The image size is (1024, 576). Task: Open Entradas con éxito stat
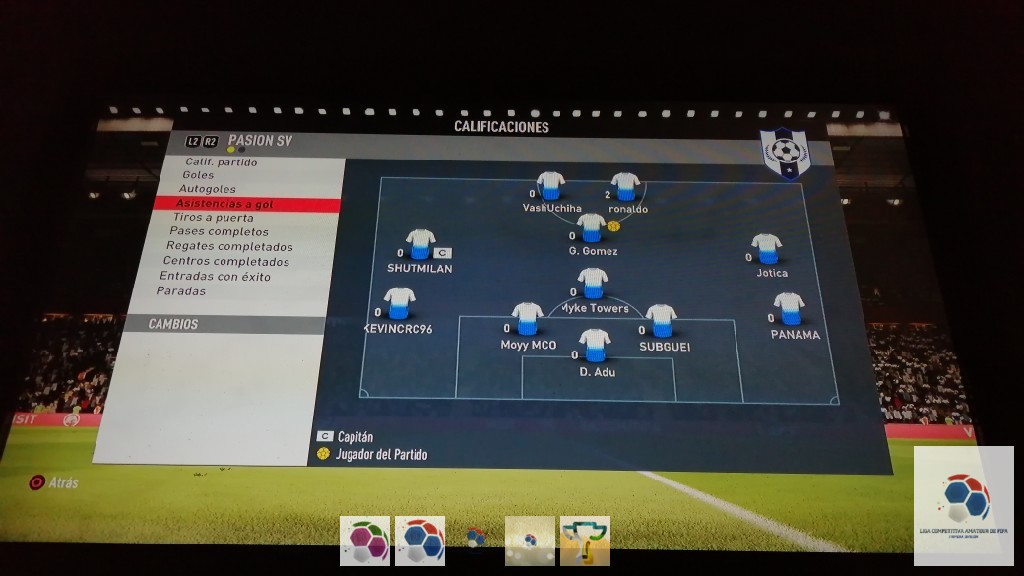(214, 277)
